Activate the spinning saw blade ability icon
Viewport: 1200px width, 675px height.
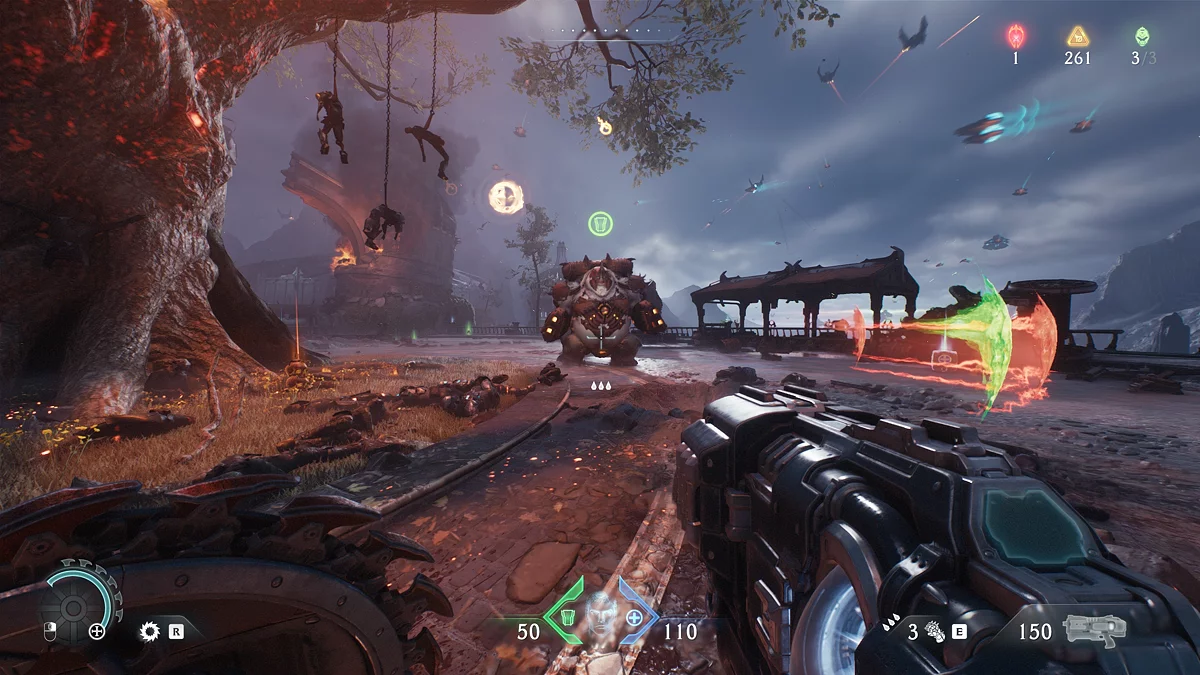151,631
